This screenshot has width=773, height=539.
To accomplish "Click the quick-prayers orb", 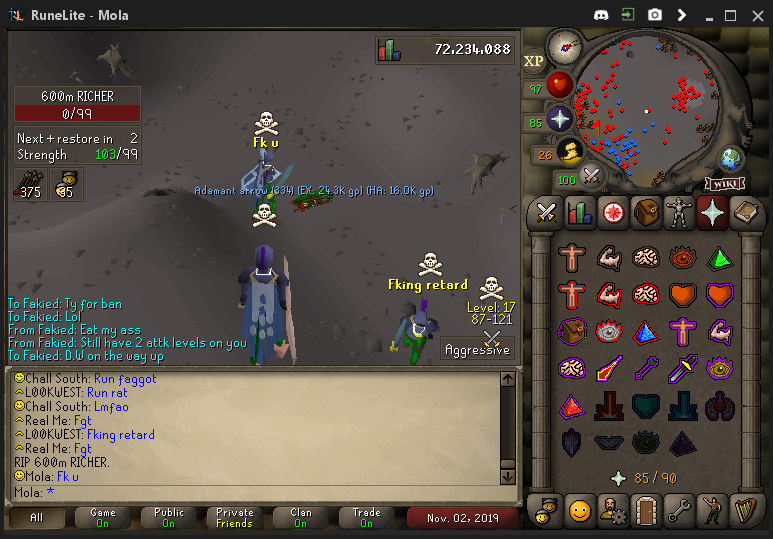I will click(559, 118).
